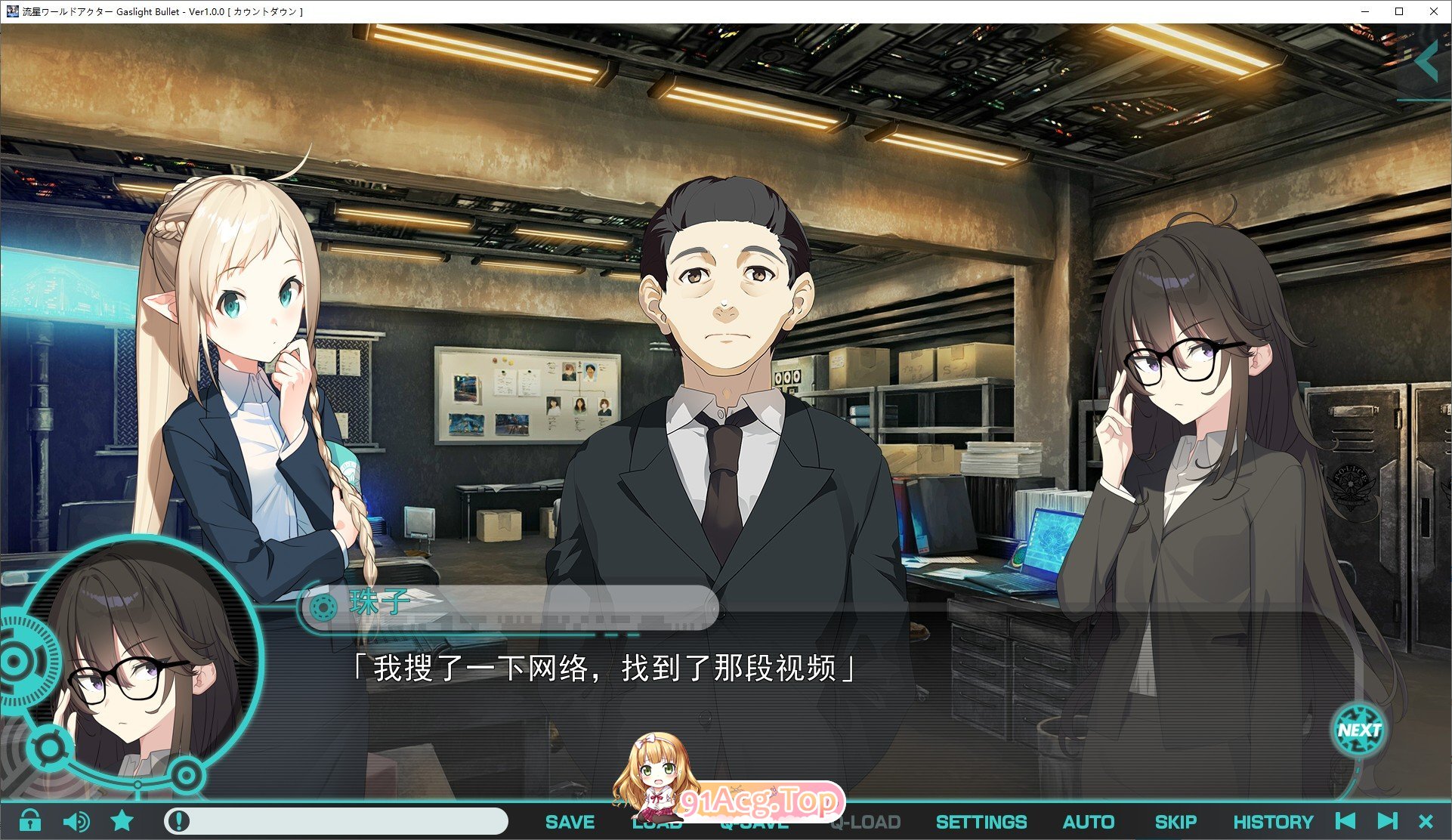Screen dimensions: 1452x840
Task: Click the star favorite icon
Action: 121,822
